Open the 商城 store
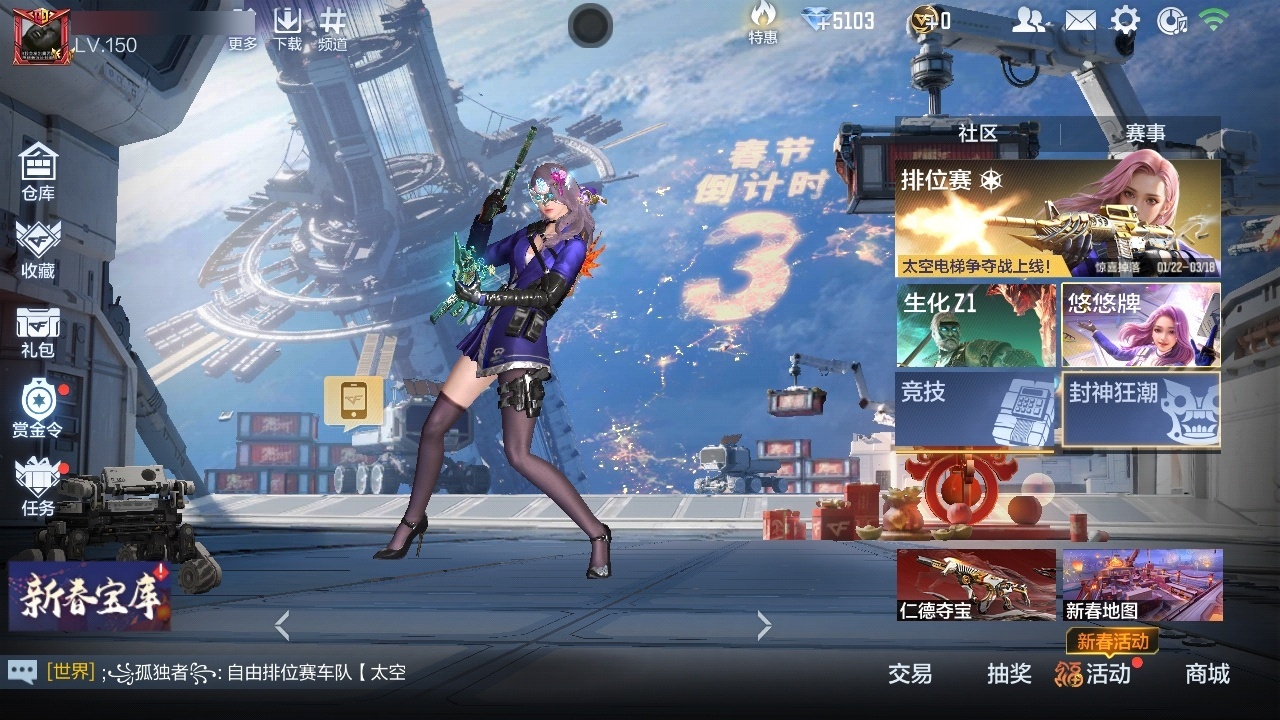The width and height of the screenshot is (1280, 720). point(1207,674)
